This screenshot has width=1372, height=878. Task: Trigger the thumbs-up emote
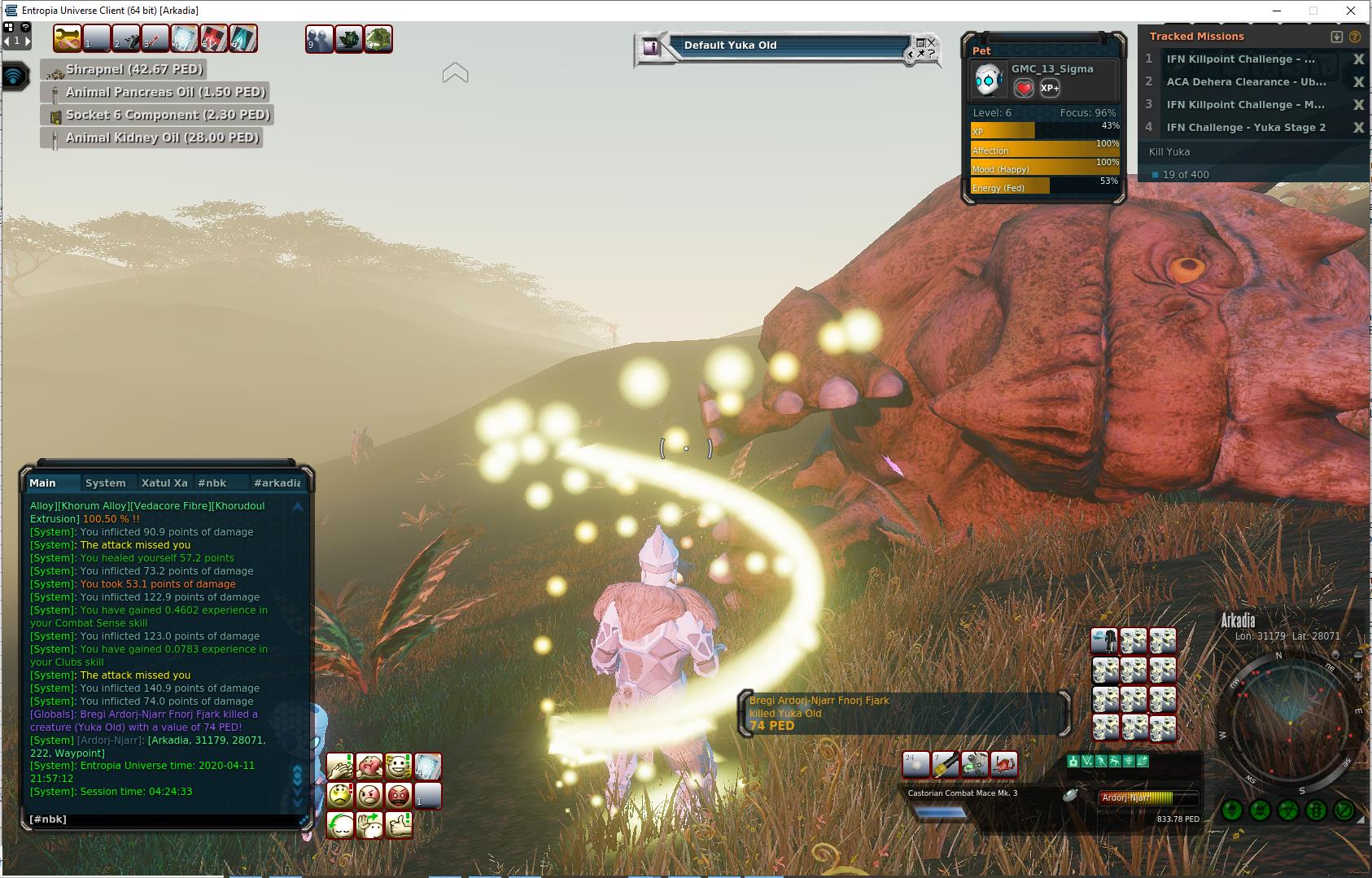tap(399, 823)
